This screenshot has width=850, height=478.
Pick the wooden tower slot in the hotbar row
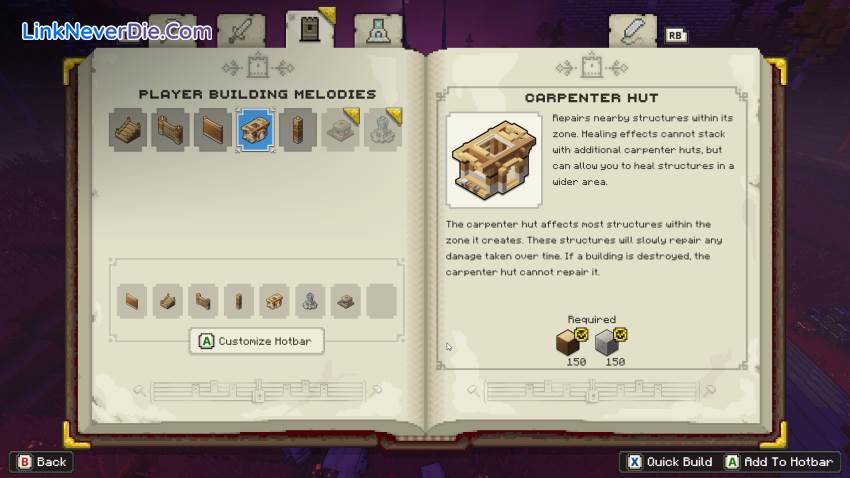[x=238, y=300]
